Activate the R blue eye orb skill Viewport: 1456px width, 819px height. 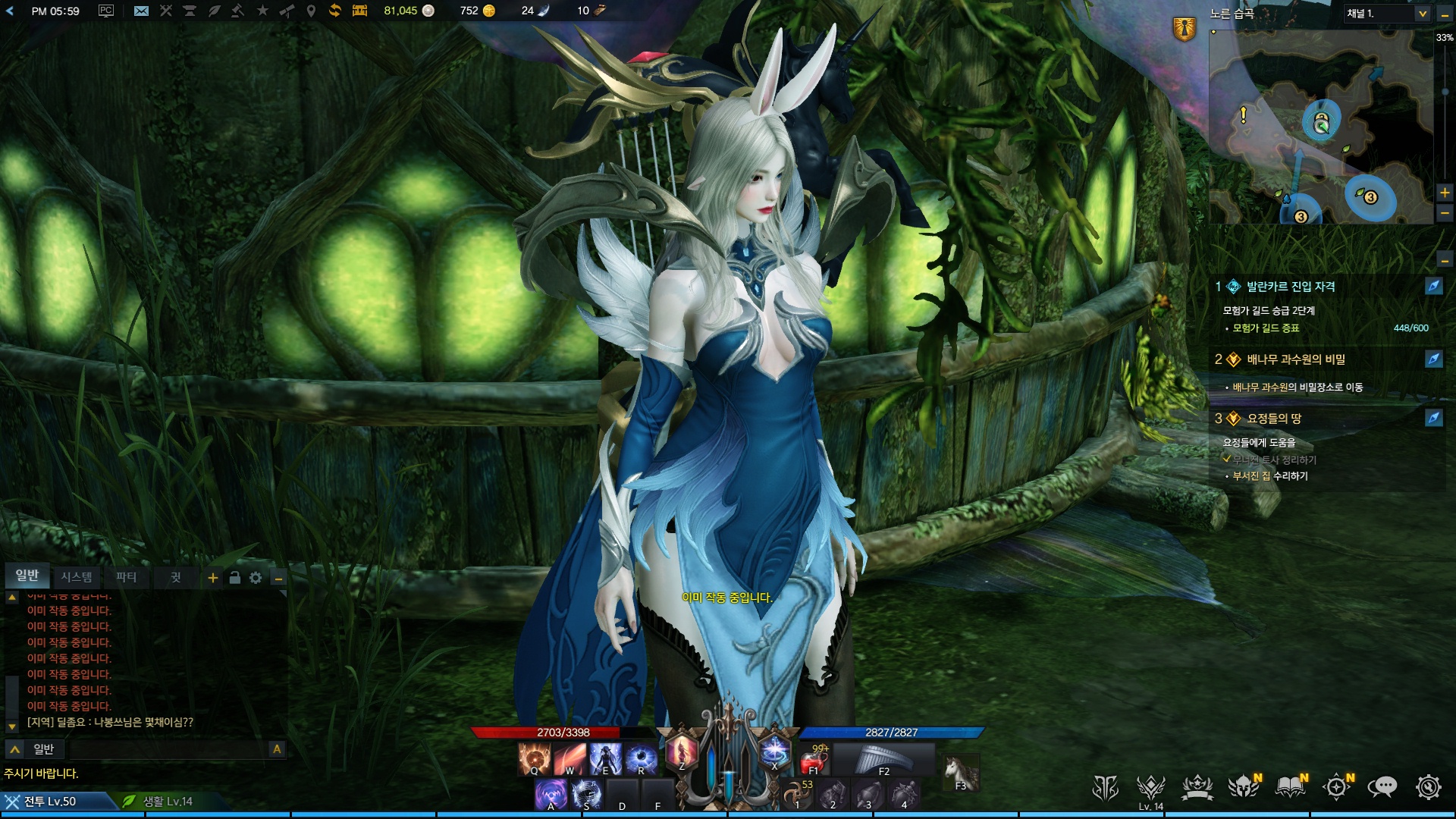pos(641,758)
